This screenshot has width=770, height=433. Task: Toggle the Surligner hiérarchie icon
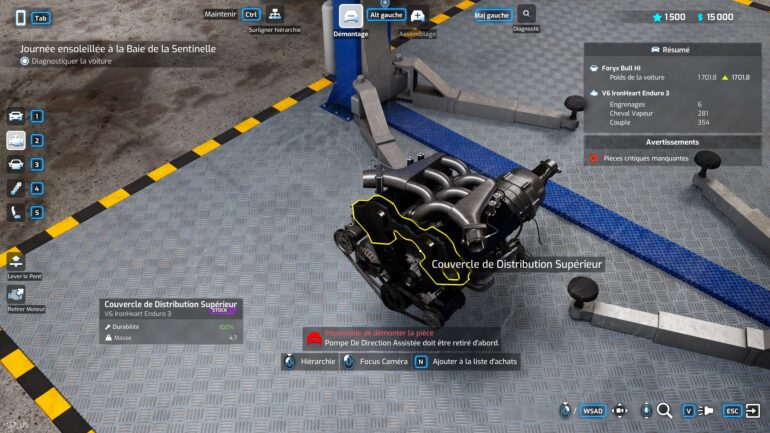coord(274,15)
